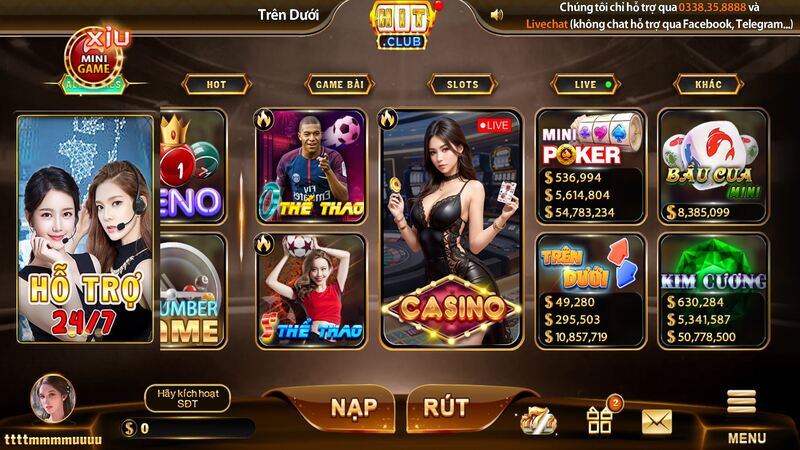Open the player avatar profile
This screenshot has height=450, width=800.
click(52, 402)
